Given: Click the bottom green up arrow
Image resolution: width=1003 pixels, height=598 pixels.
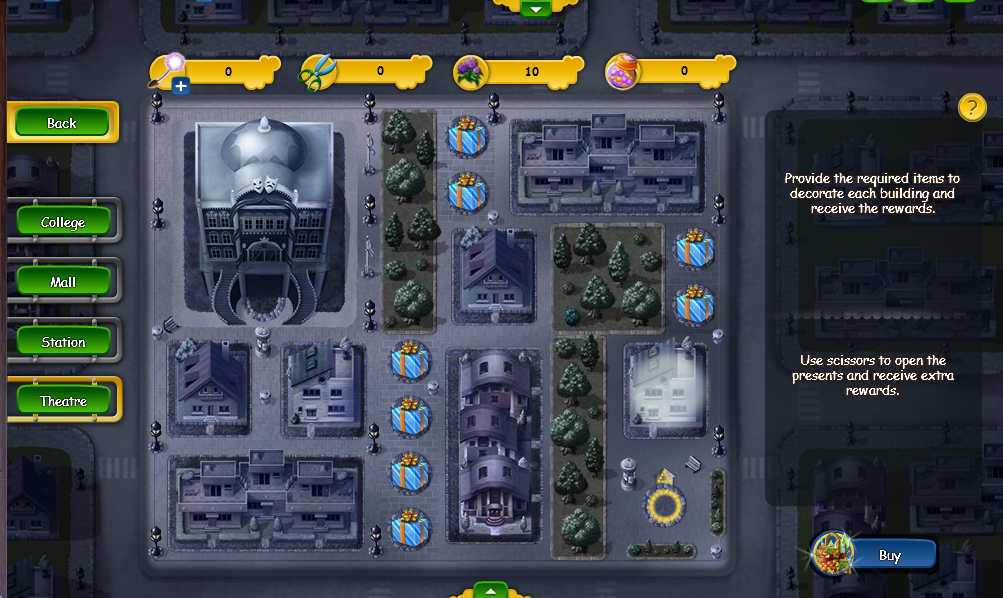Looking at the screenshot, I should coord(490,590).
